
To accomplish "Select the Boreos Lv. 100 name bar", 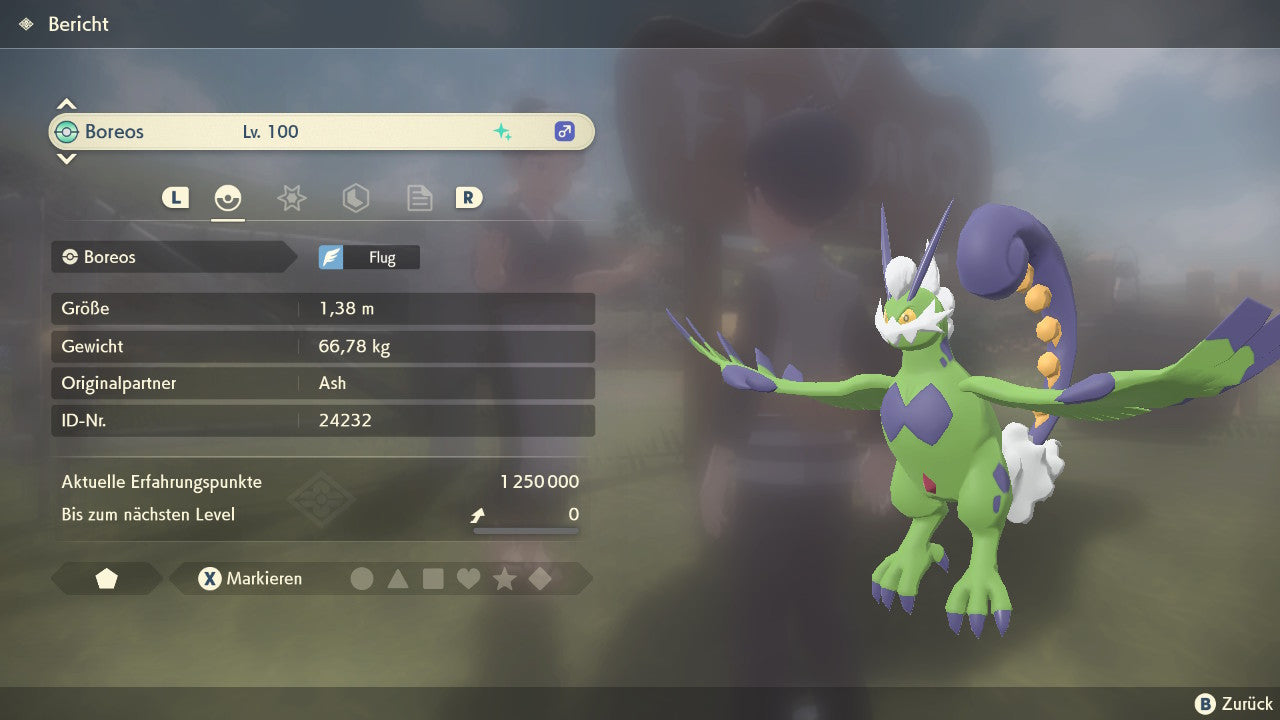I will pos(321,131).
